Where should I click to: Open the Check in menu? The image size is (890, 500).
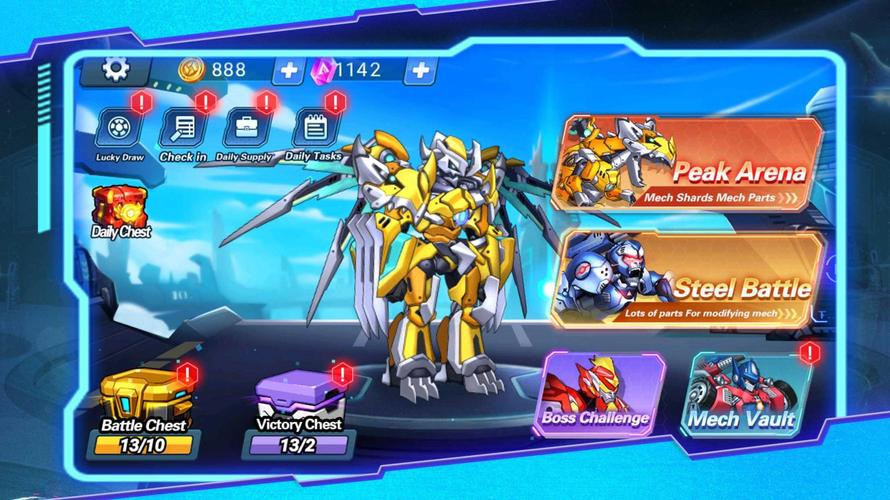coord(183,130)
